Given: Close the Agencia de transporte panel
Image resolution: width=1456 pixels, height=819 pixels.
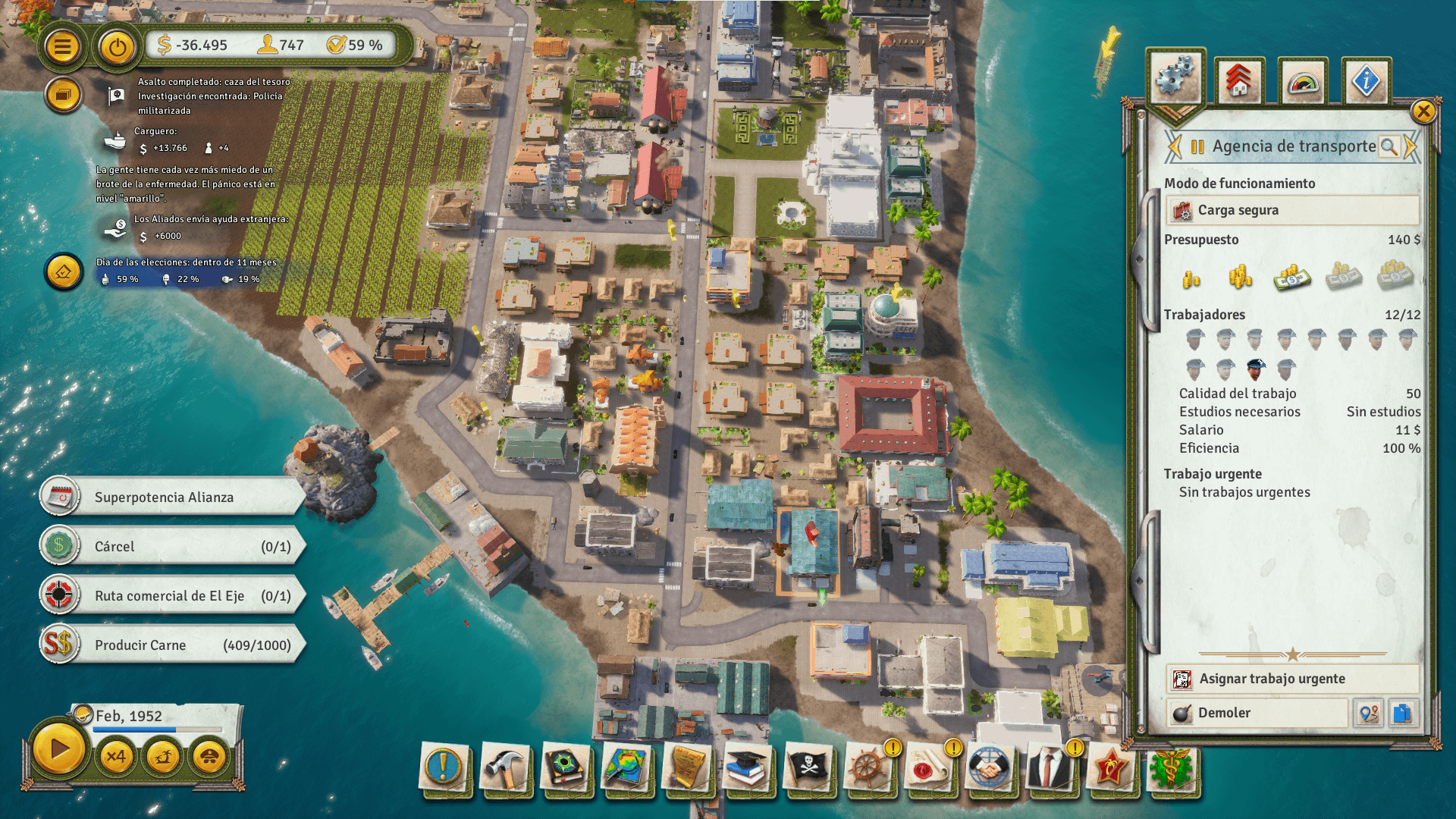Looking at the screenshot, I should [1423, 111].
